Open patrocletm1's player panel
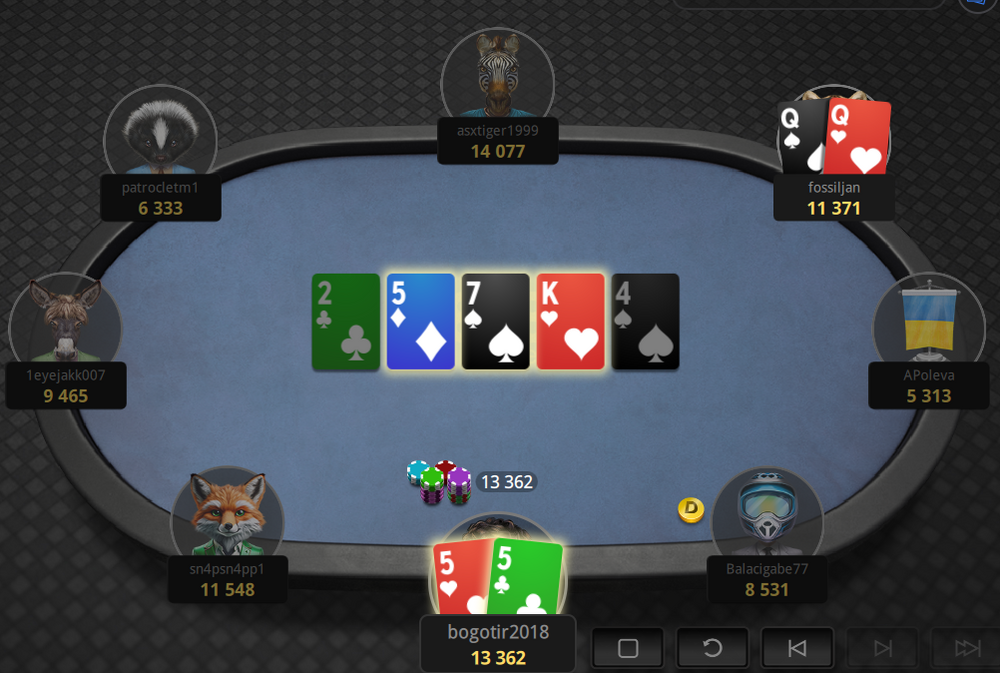The height and width of the screenshot is (673, 1000). [161, 198]
